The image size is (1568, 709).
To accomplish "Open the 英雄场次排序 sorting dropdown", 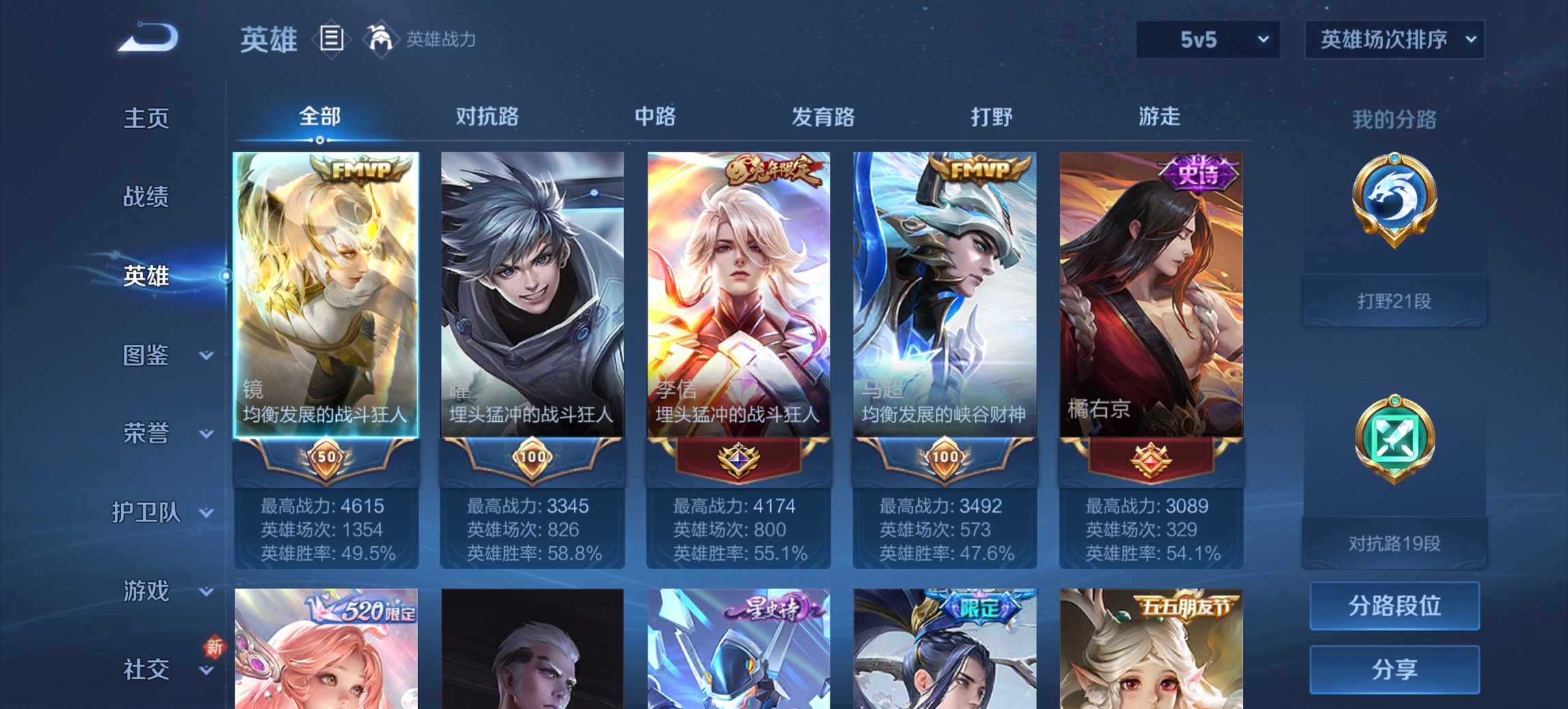I will click(1394, 40).
